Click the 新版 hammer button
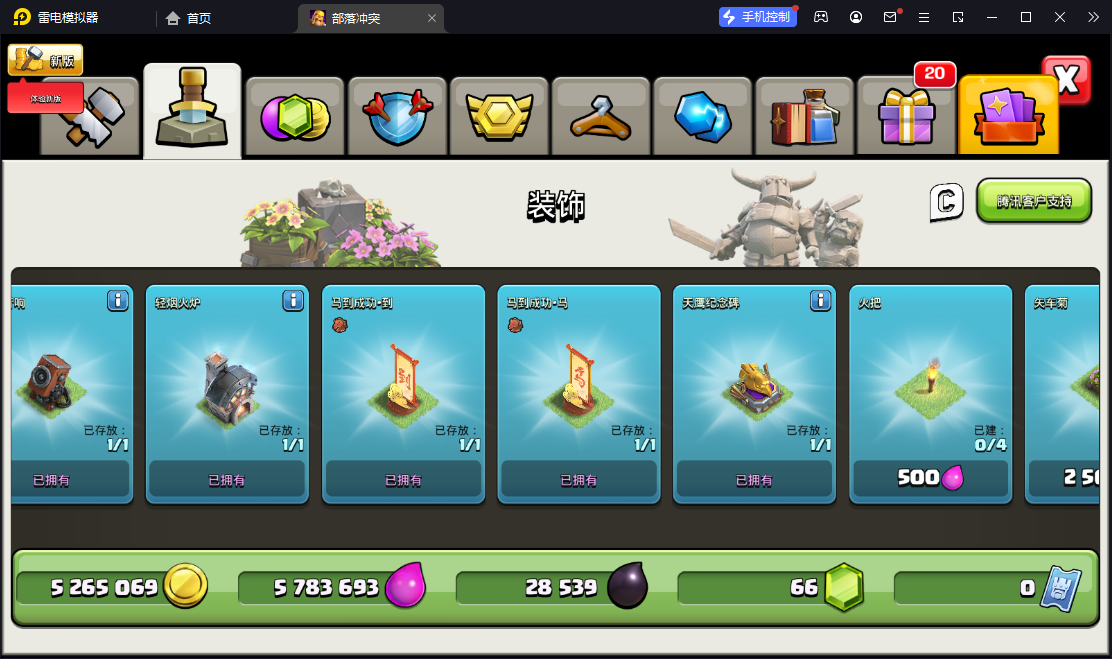The width and height of the screenshot is (1112, 659). pyautogui.click(x=46, y=60)
